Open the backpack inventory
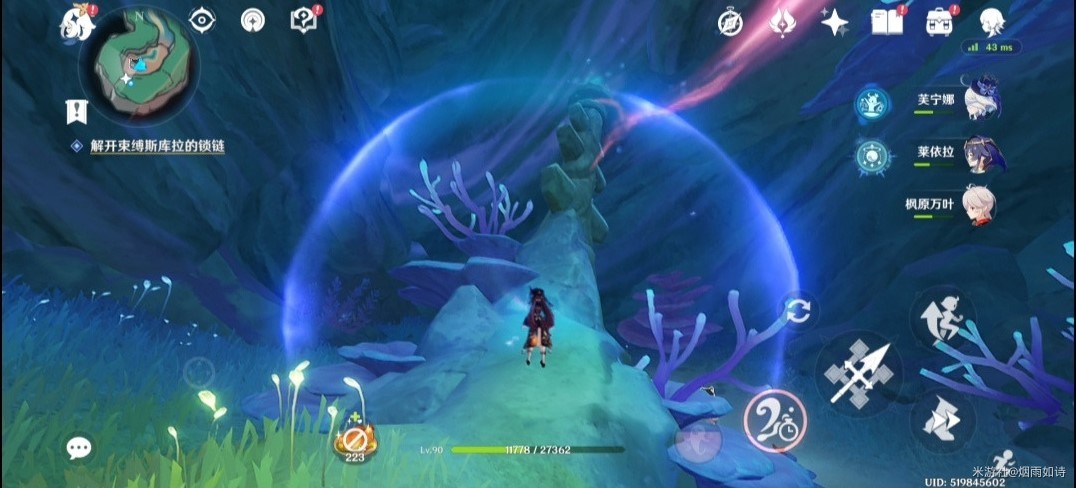1076x488 pixels. tap(939, 21)
